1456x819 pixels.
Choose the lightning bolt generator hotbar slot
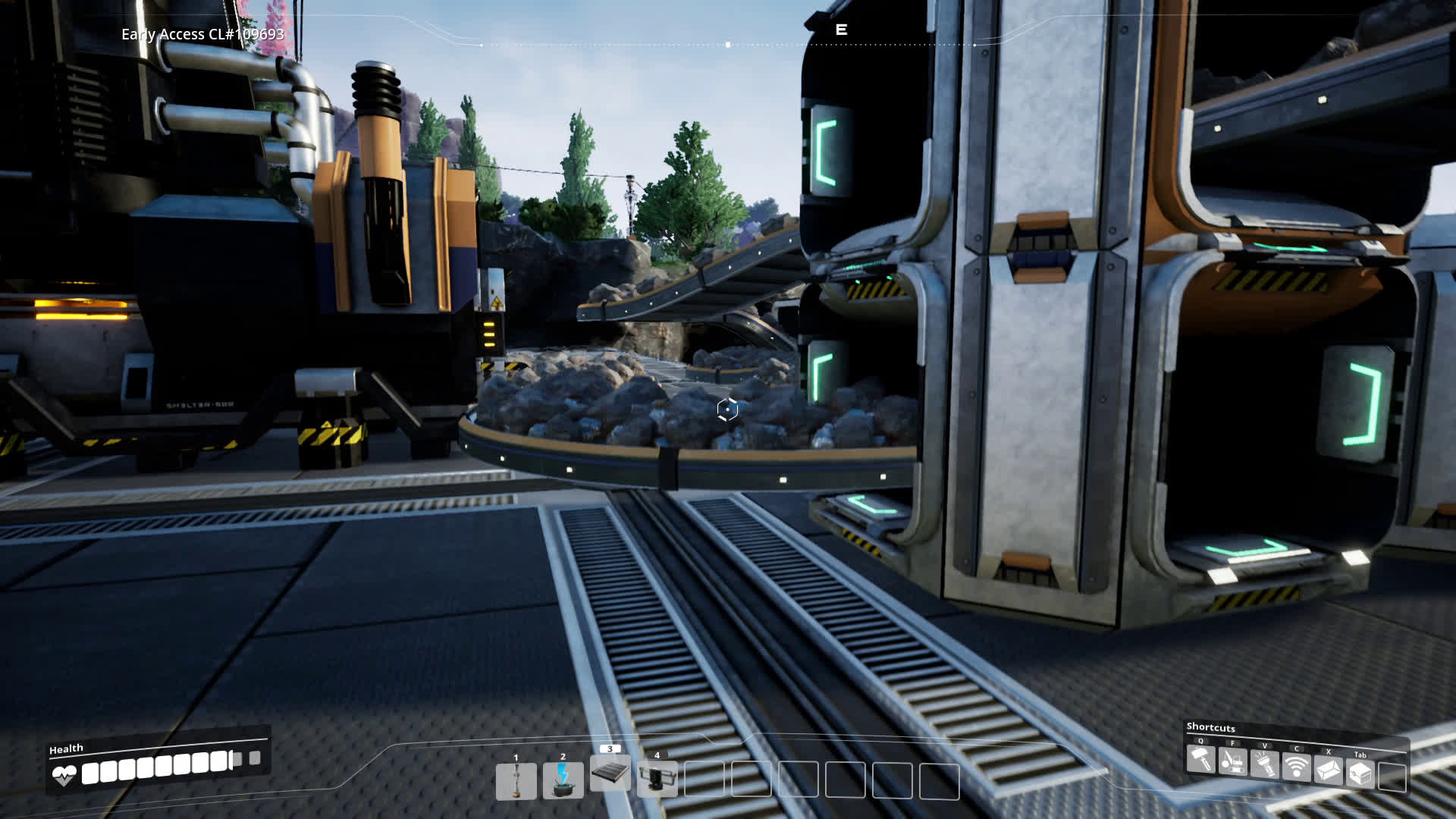[563, 780]
